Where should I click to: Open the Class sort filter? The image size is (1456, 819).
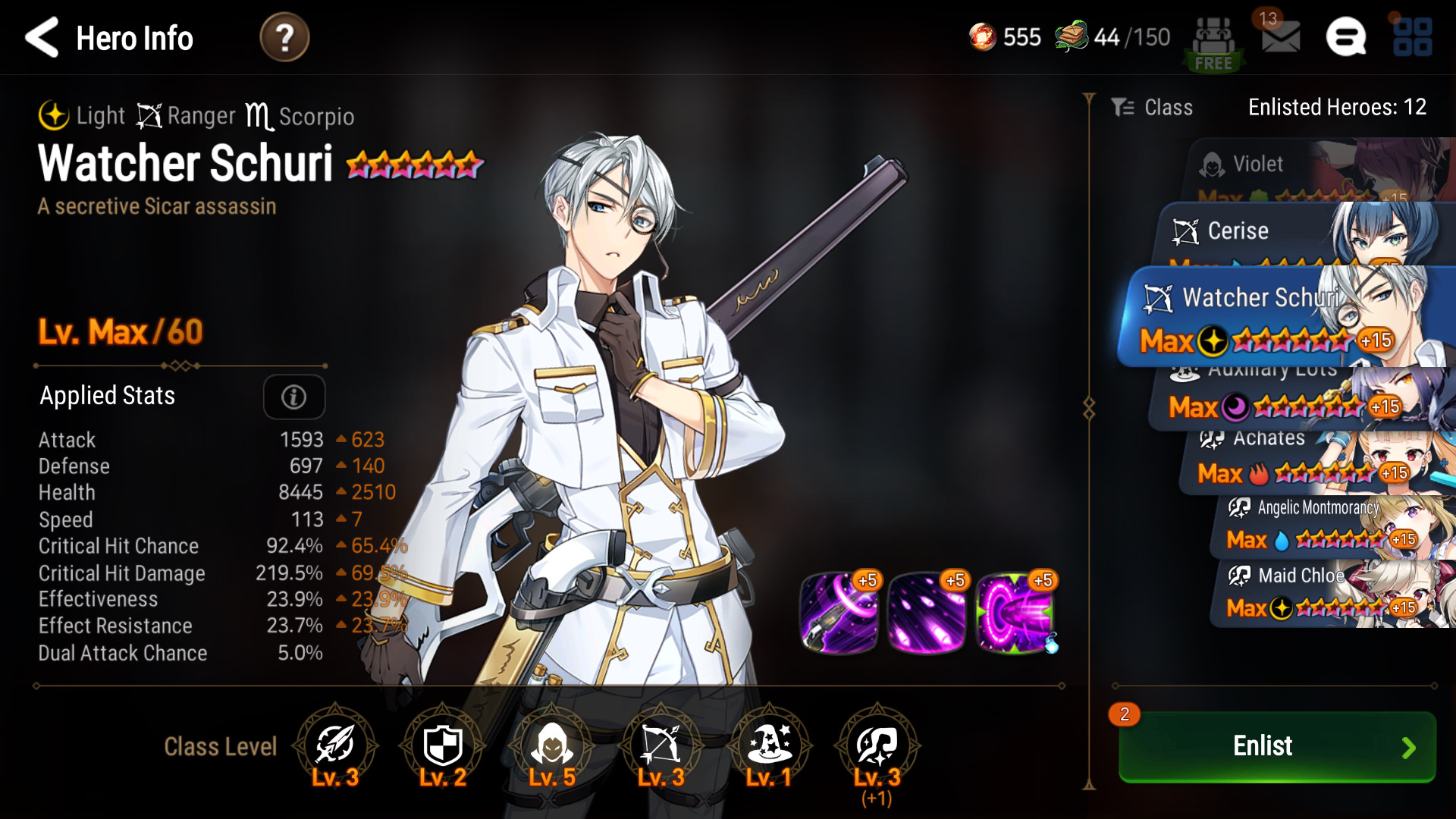(x=1153, y=108)
